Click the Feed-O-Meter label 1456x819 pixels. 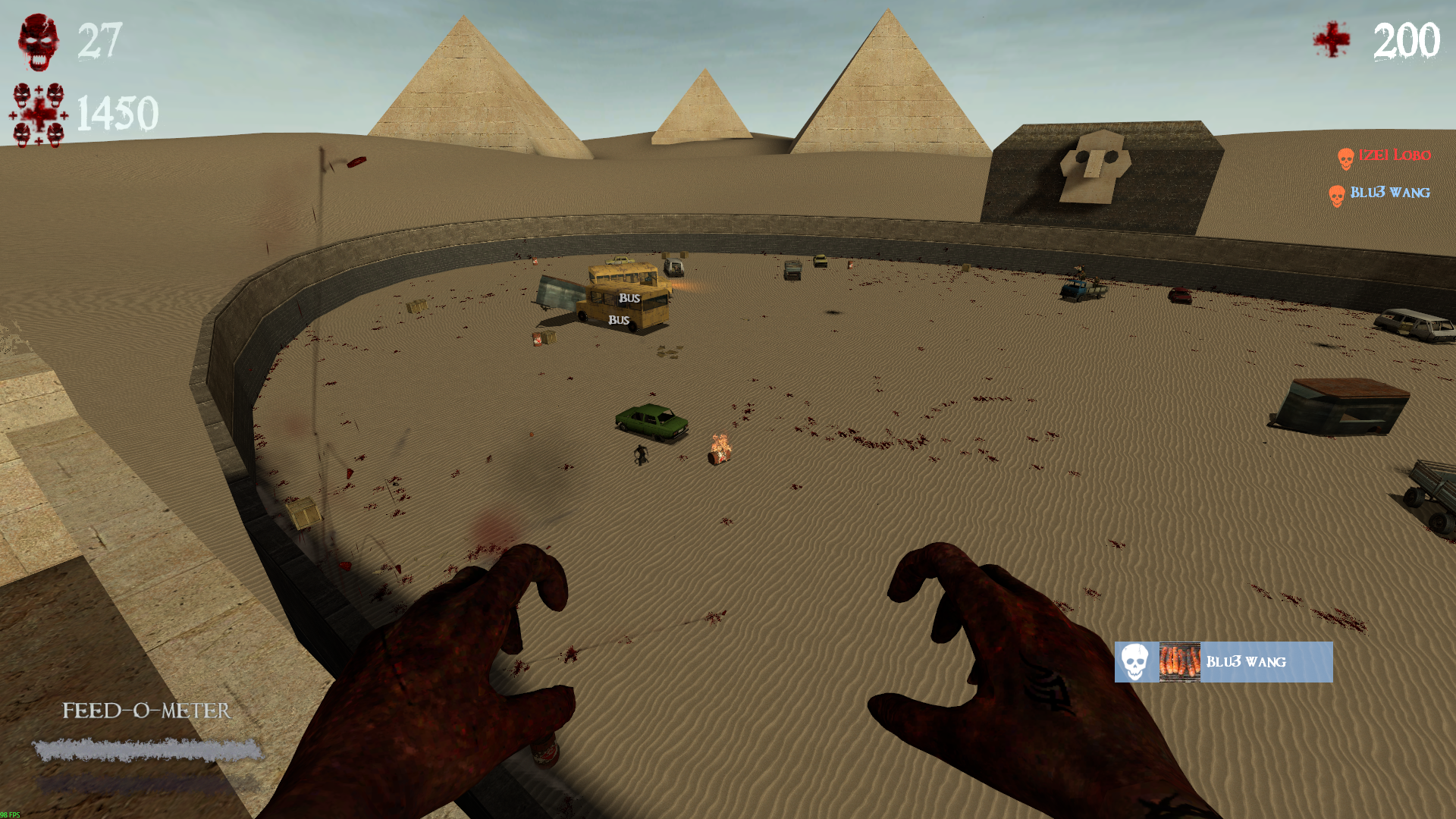click(x=146, y=711)
